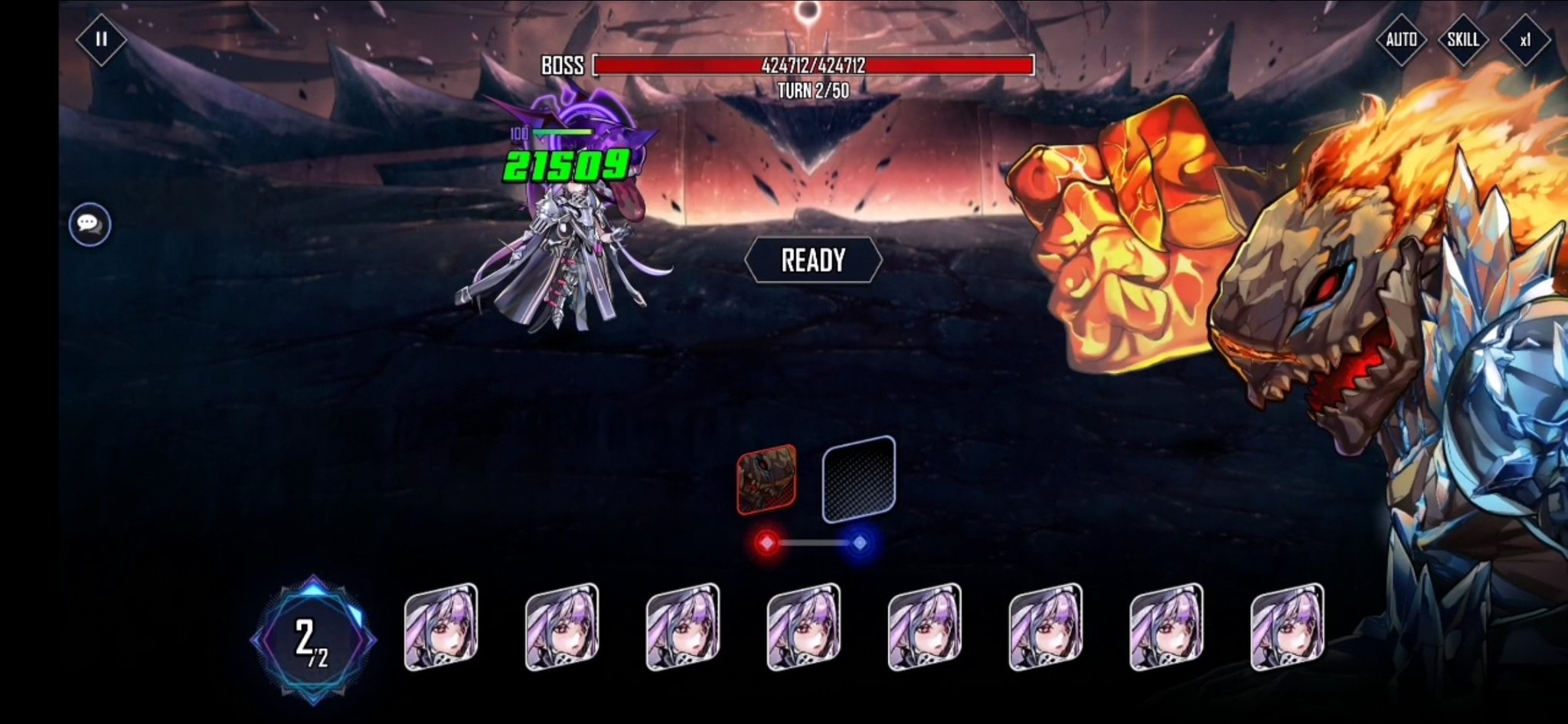The height and width of the screenshot is (724, 1568).
Task: Select the boss monster portrait card
Action: click(766, 480)
